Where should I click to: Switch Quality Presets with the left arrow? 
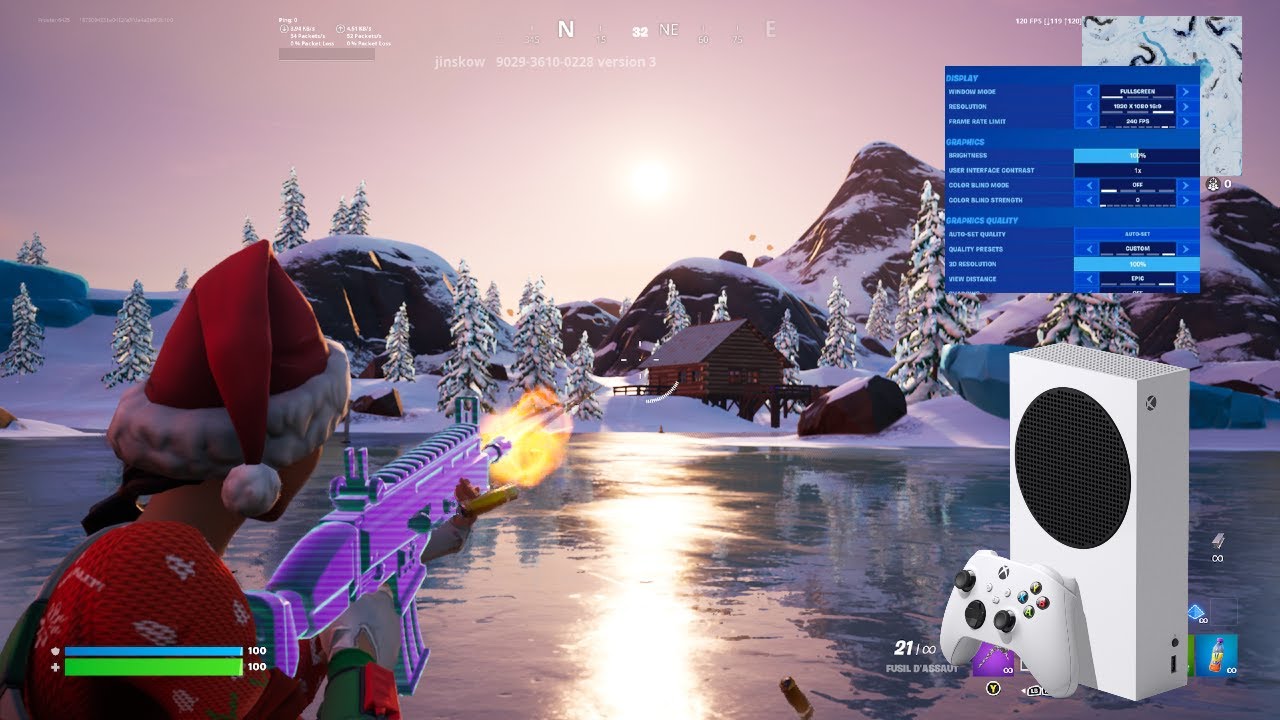1087,249
